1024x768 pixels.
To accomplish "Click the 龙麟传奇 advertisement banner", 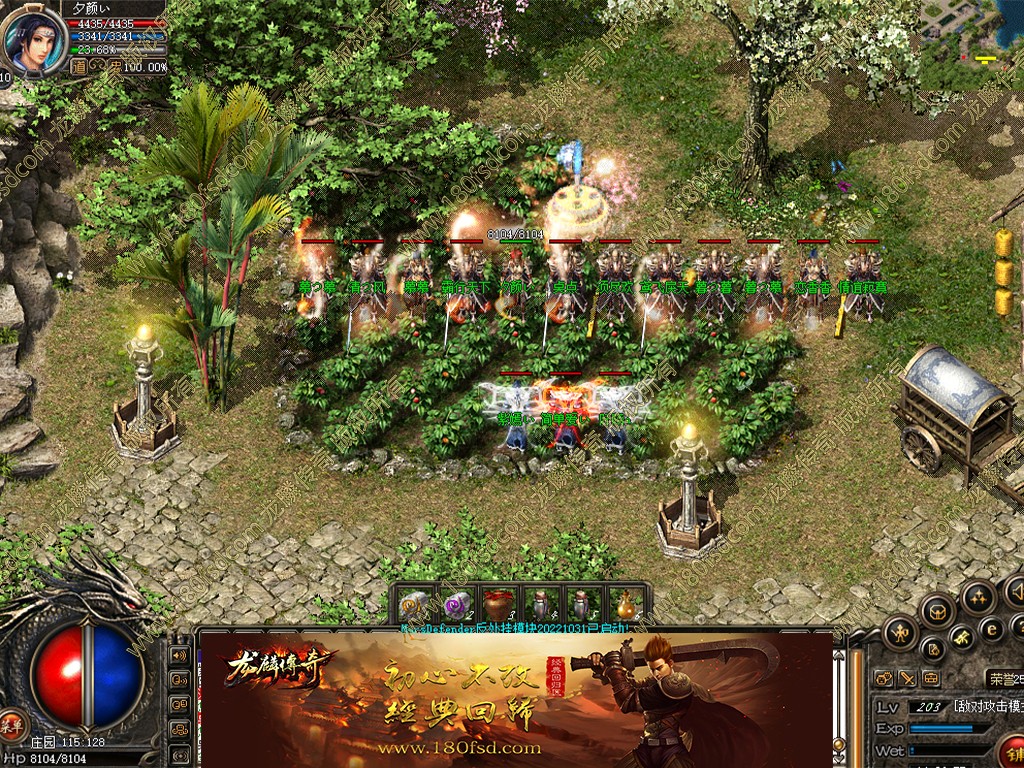I will tap(514, 697).
